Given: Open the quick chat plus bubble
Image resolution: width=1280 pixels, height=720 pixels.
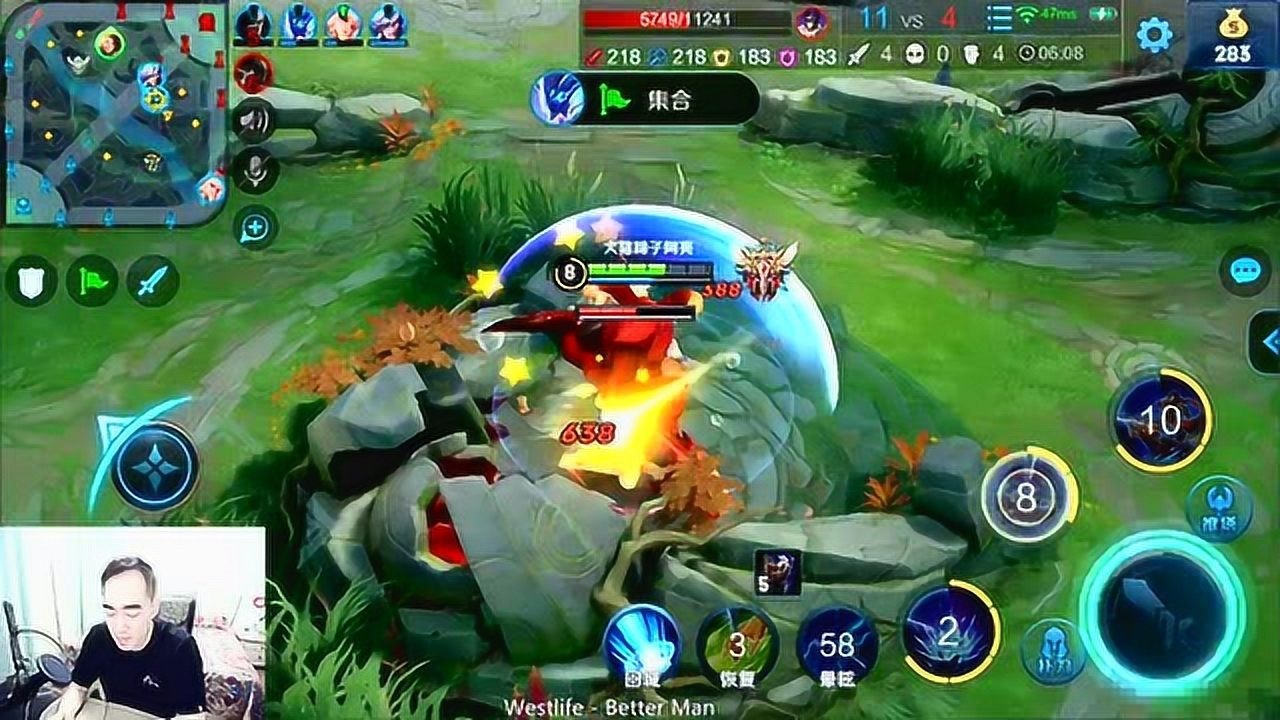Looking at the screenshot, I should tap(254, 228).
